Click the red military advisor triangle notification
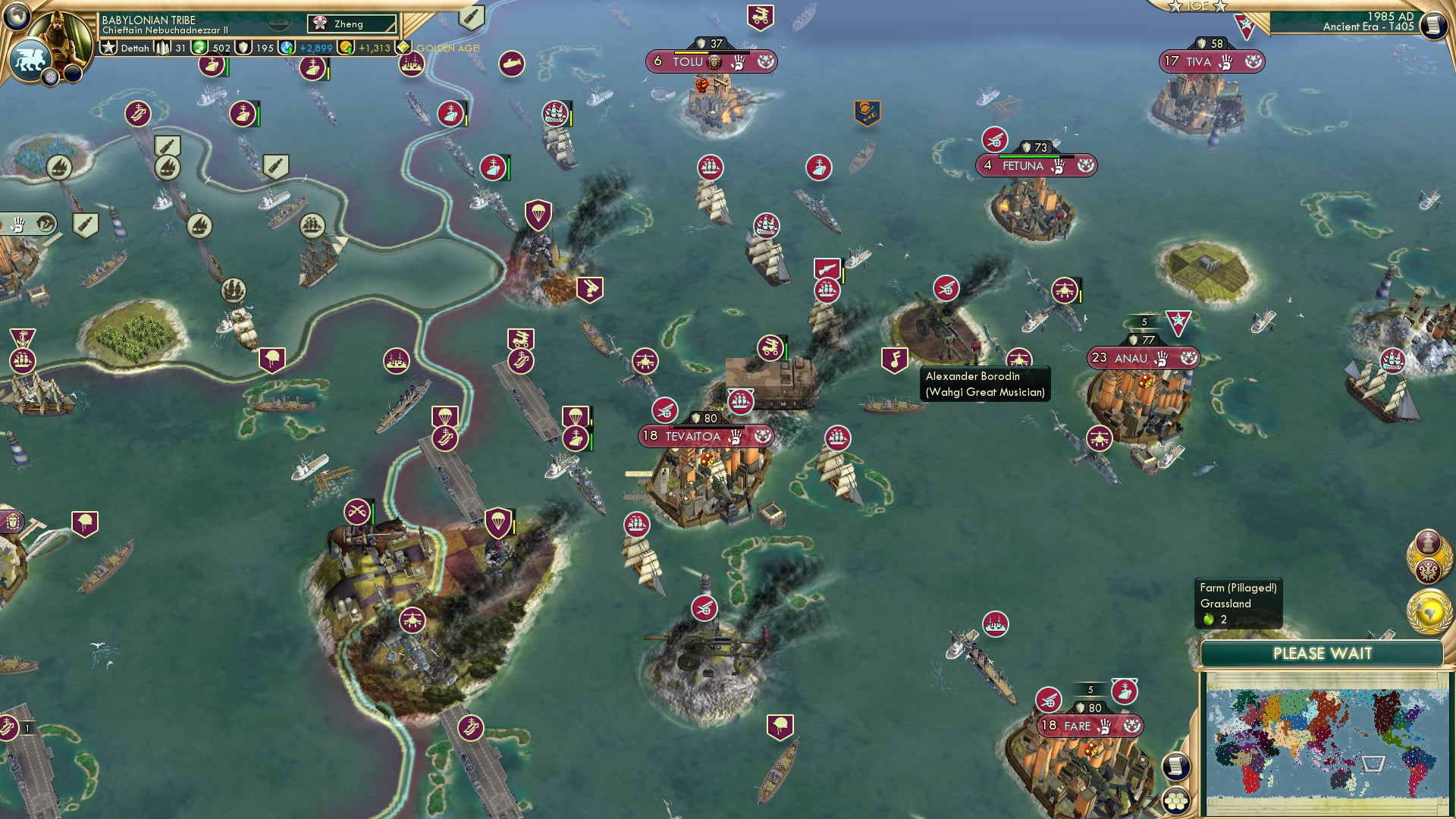 click(x=1244, y=25)
